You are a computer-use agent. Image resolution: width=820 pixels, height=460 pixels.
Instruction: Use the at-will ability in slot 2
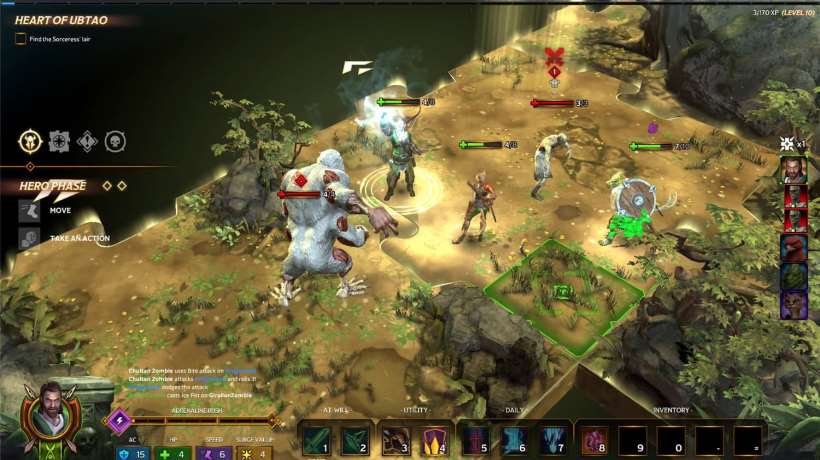click(x=355, y=440)
